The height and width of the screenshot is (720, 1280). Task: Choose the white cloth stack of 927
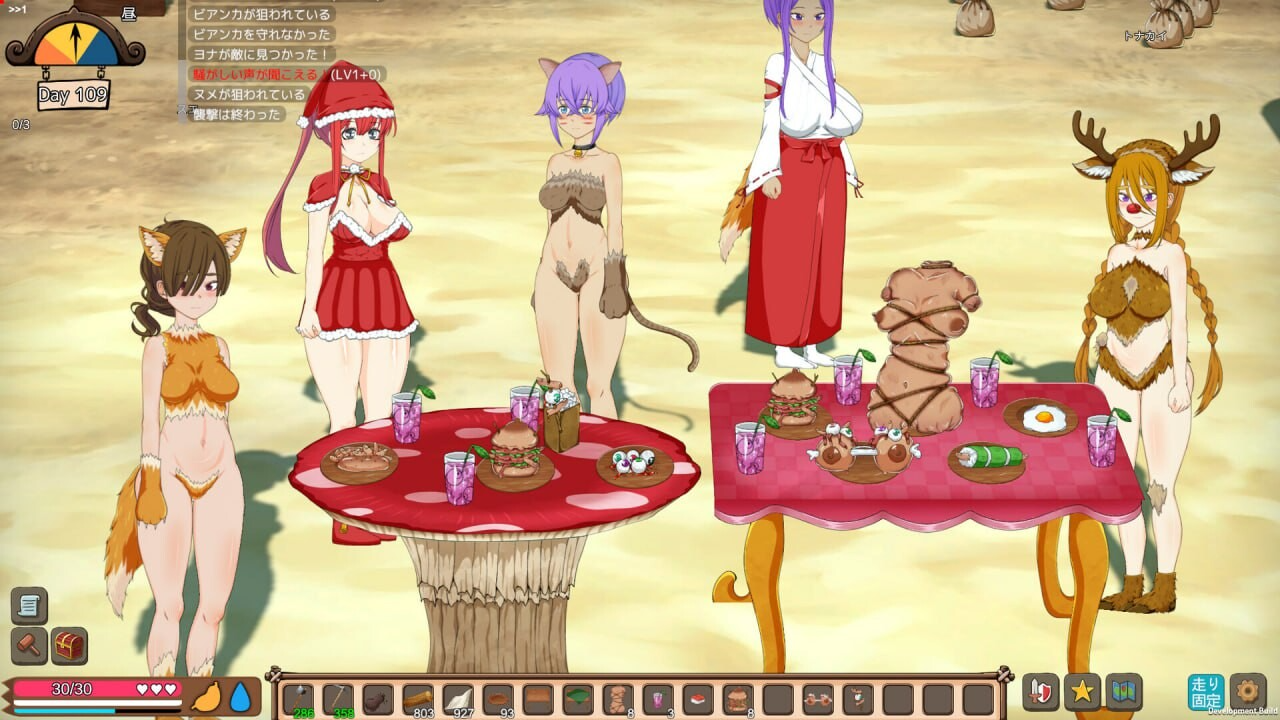coord(458,698)
